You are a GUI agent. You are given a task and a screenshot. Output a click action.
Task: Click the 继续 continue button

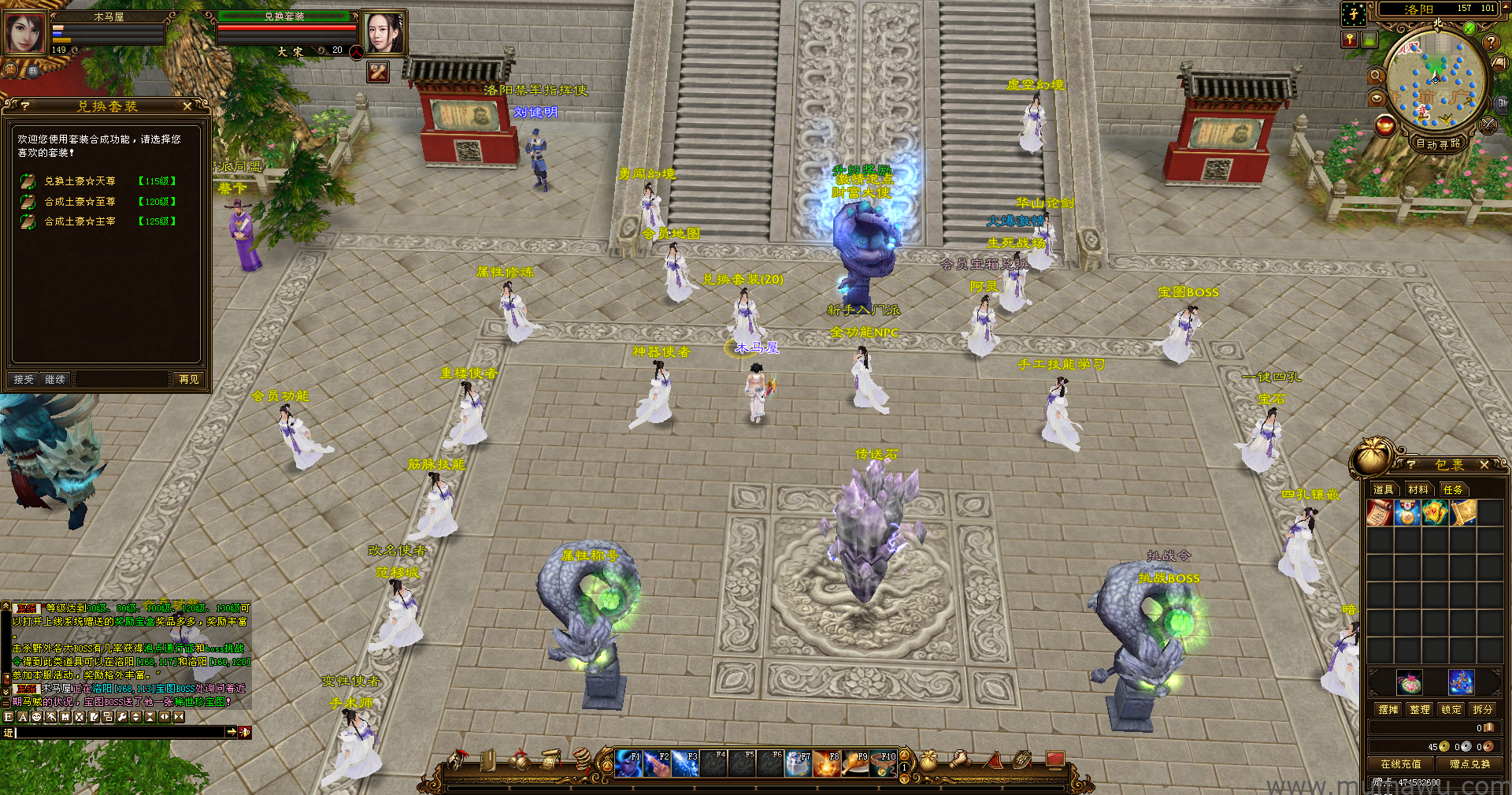tap(55, 380)
